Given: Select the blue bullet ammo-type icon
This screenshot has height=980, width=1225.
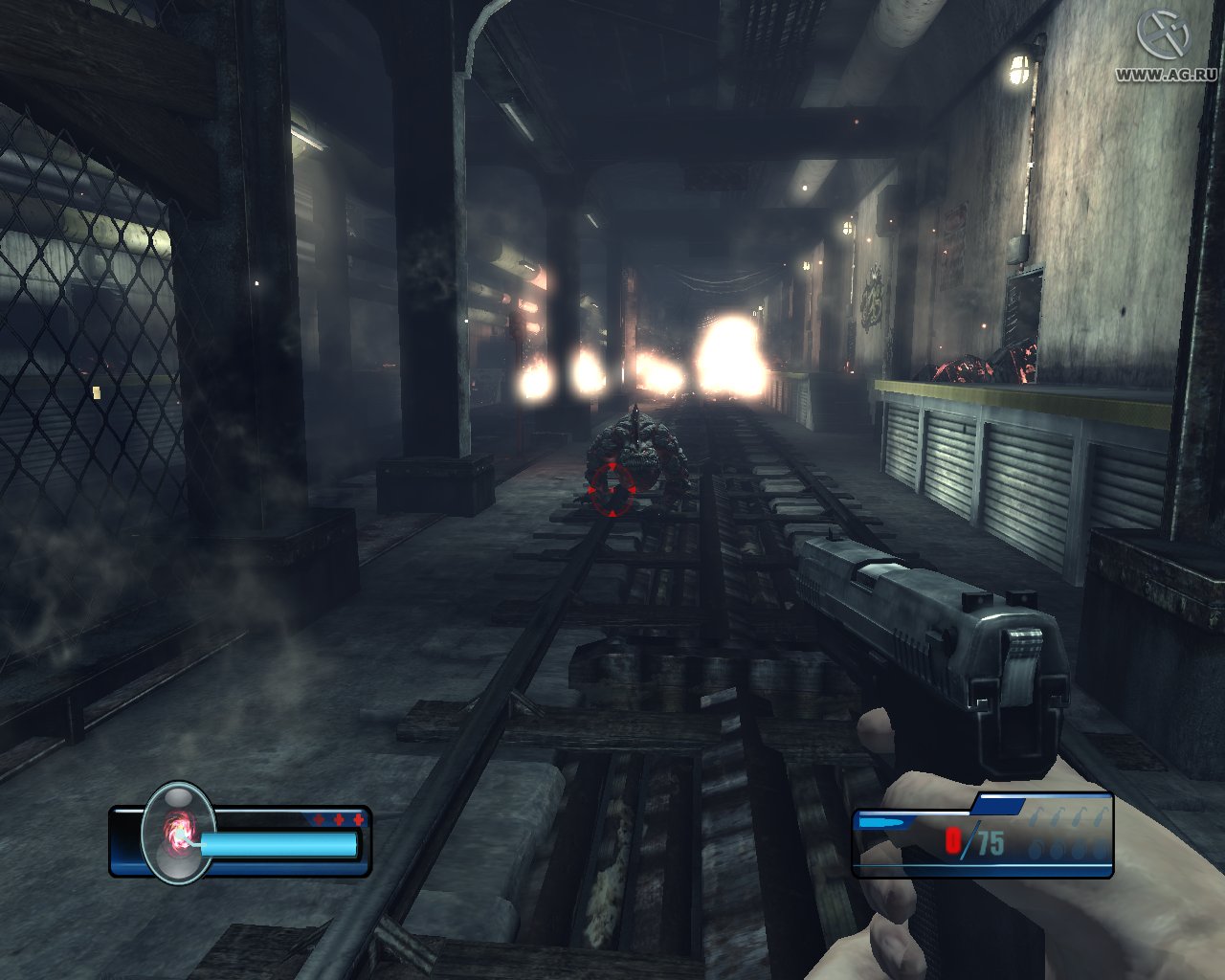Looking at the screenshot, I should coord(885,821).
